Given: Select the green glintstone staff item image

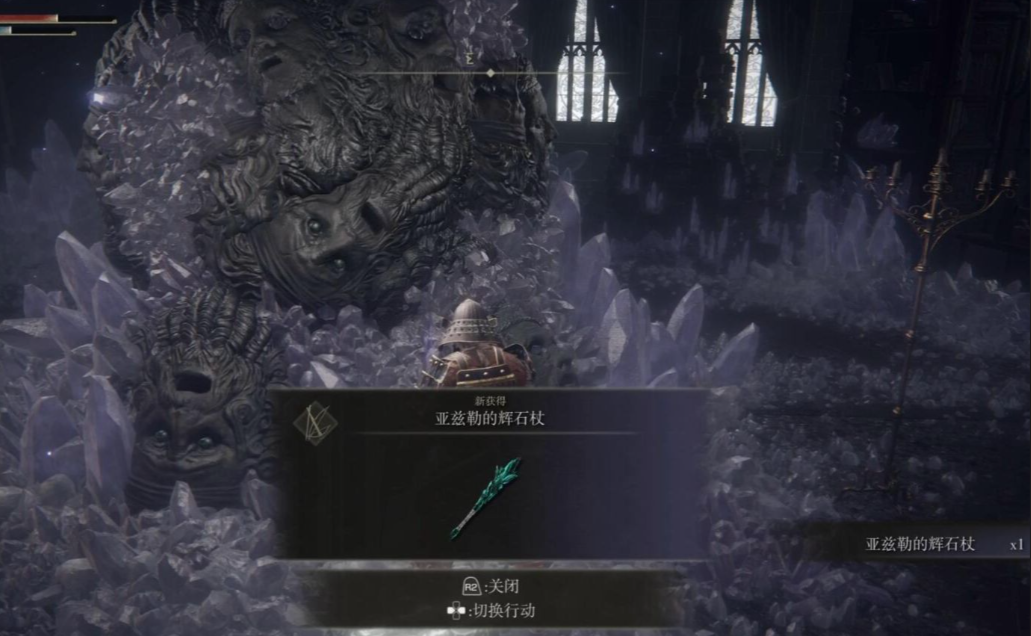Looking at the screenshot, I should click(x=485, y=496).
